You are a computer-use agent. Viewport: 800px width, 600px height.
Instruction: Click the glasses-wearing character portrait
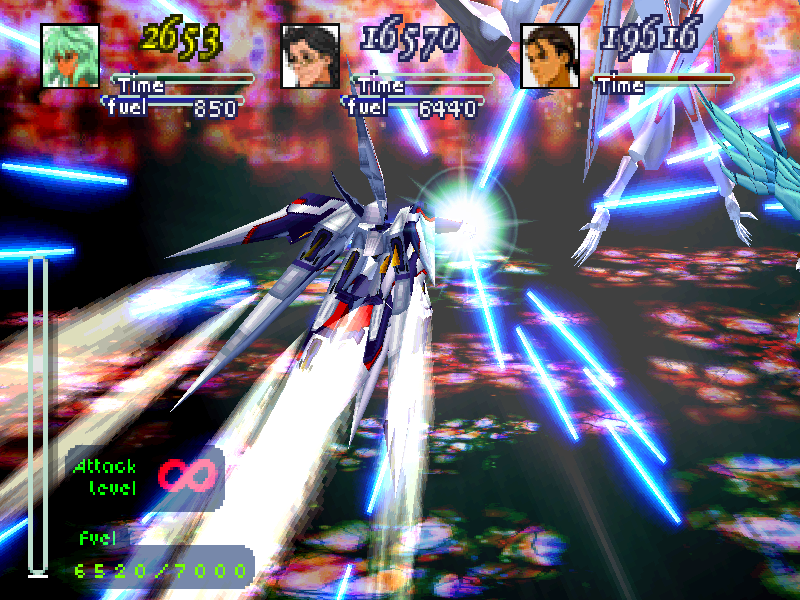pos(310,56)
